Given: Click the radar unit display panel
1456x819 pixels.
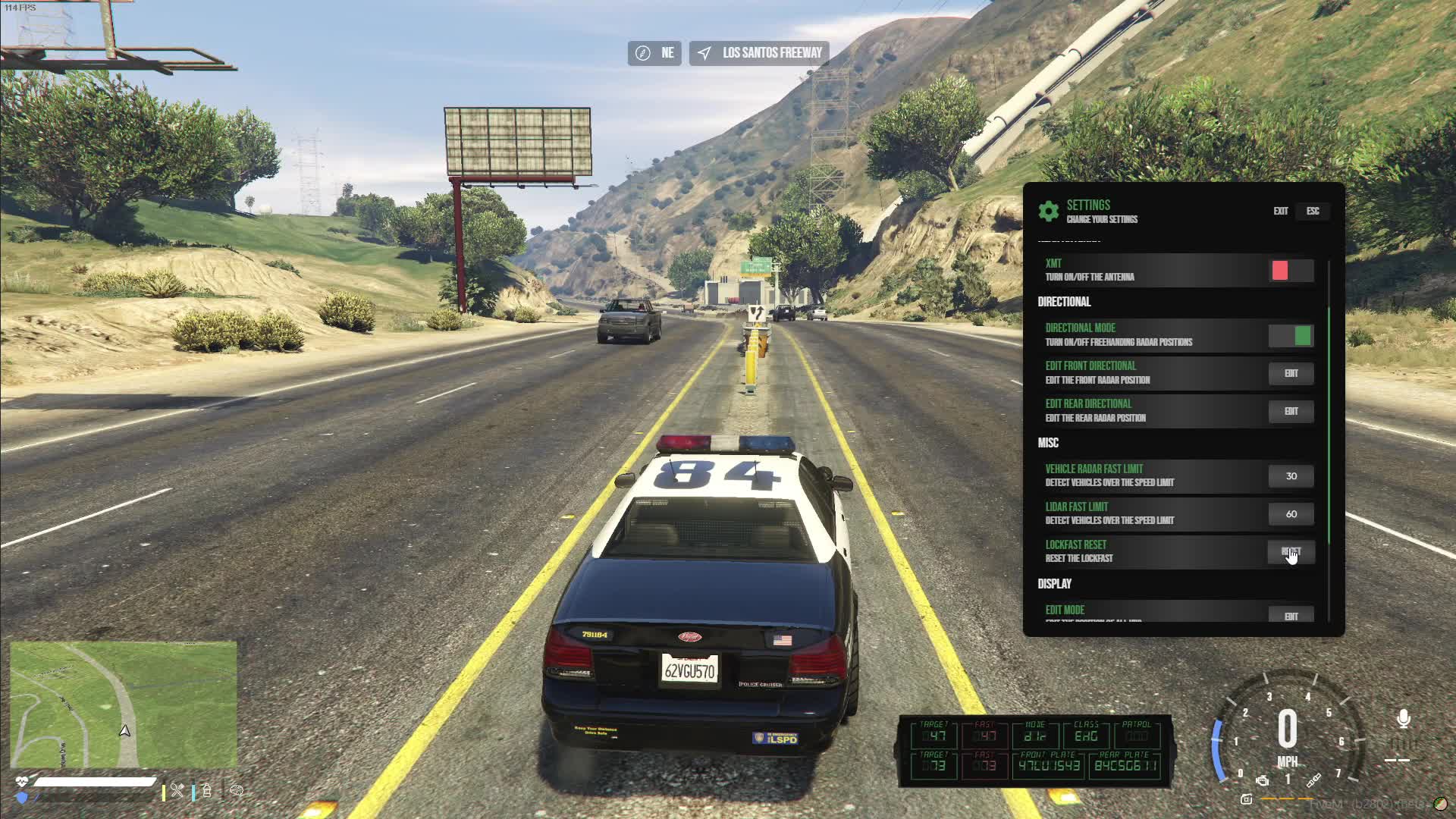Looking at the screenshot, I should [x=1035, y=751].
